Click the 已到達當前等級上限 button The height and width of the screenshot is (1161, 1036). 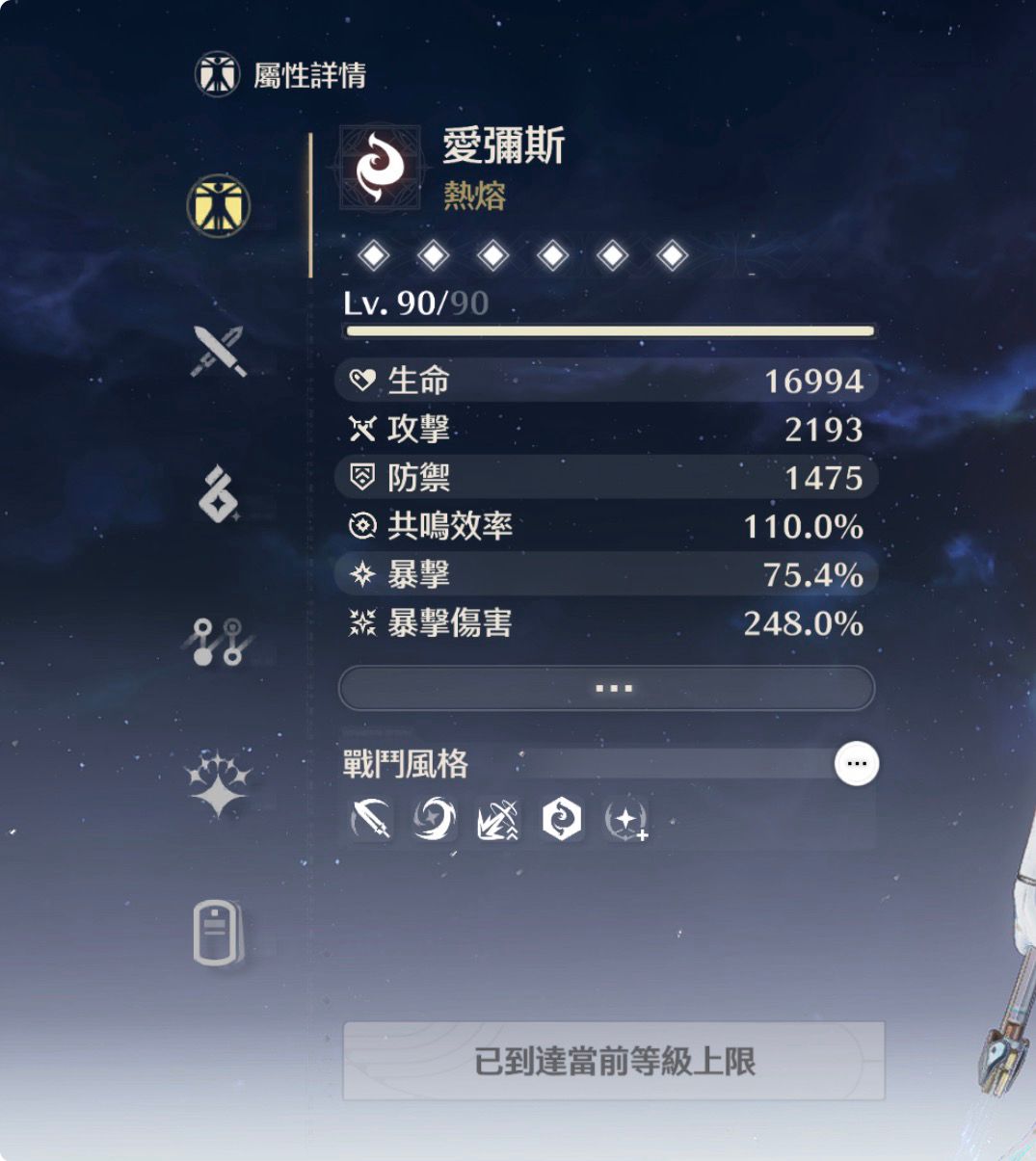614,1061
